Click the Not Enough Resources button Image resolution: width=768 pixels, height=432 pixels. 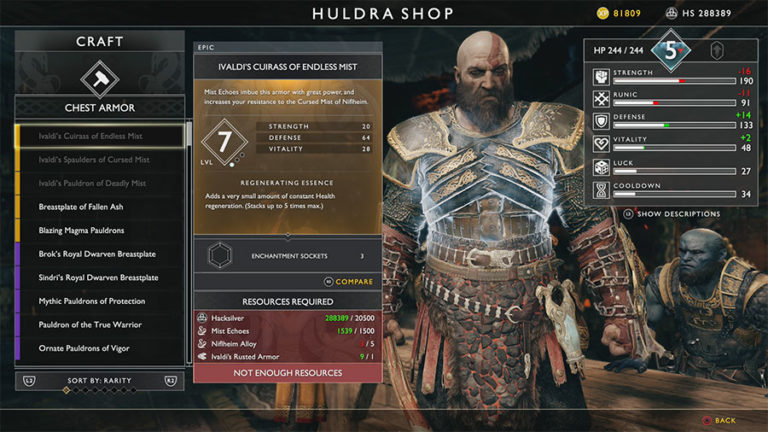(287, 373)
